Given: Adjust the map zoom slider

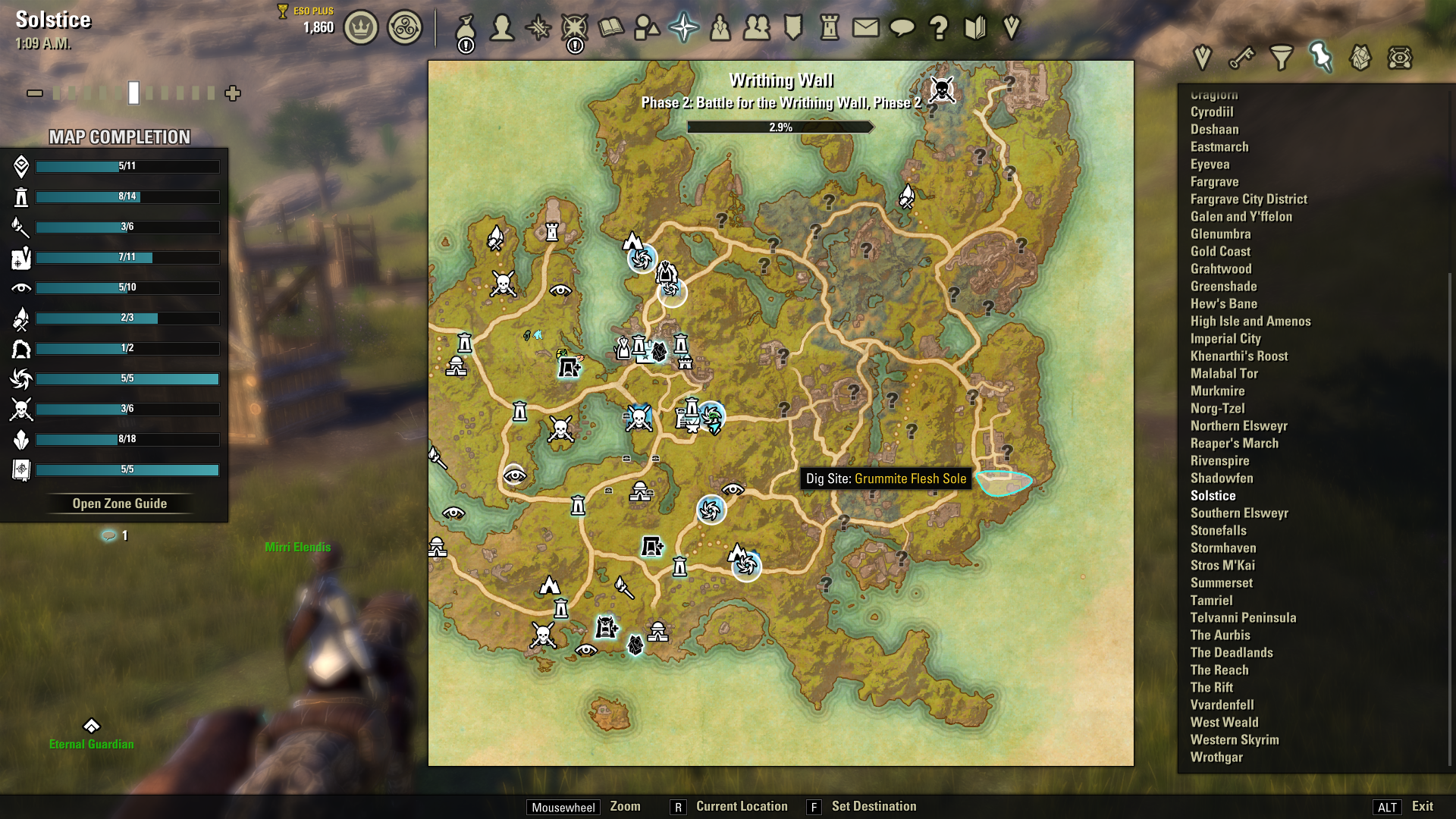Looking at the screenshot, I should (133, 93).
